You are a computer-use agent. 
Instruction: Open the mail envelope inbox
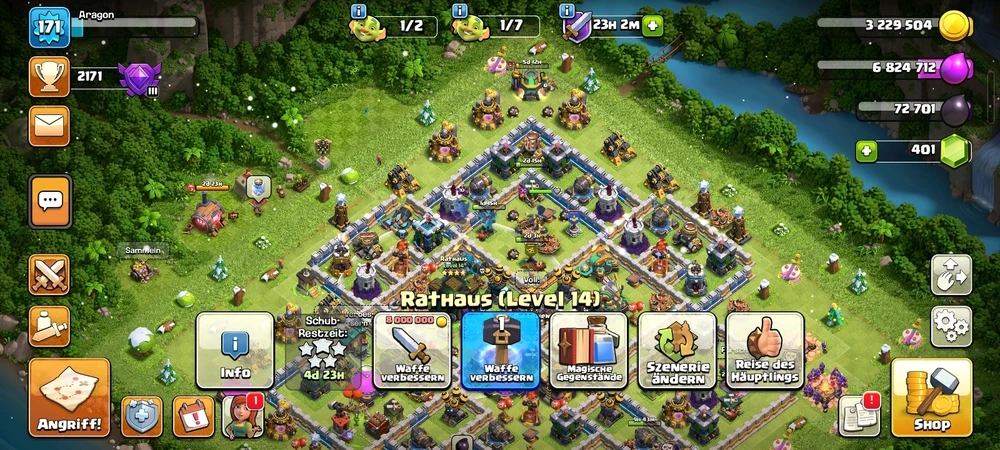[x=49, y=125]
